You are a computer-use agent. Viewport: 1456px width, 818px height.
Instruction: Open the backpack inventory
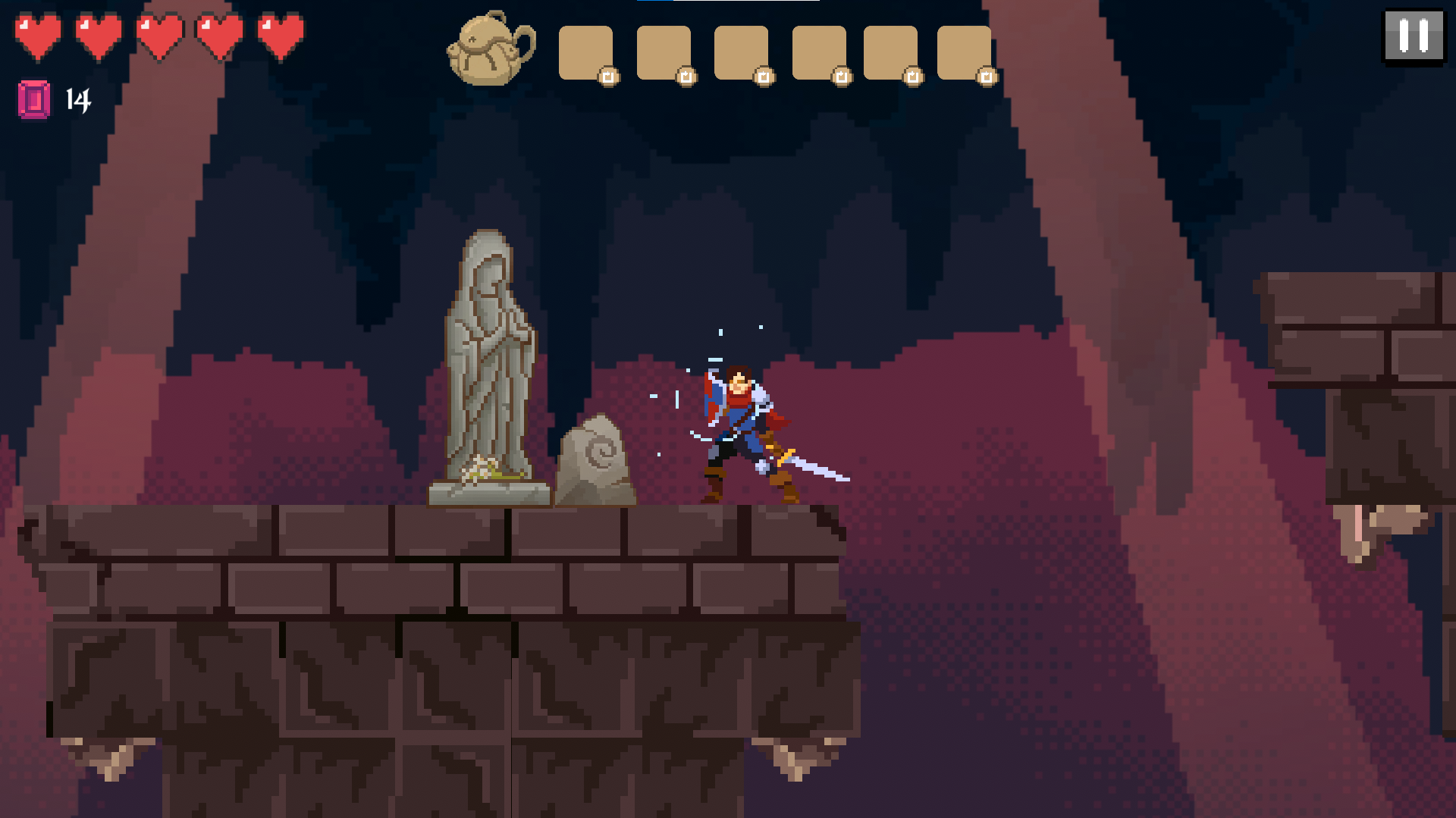(x=491, y=49)
